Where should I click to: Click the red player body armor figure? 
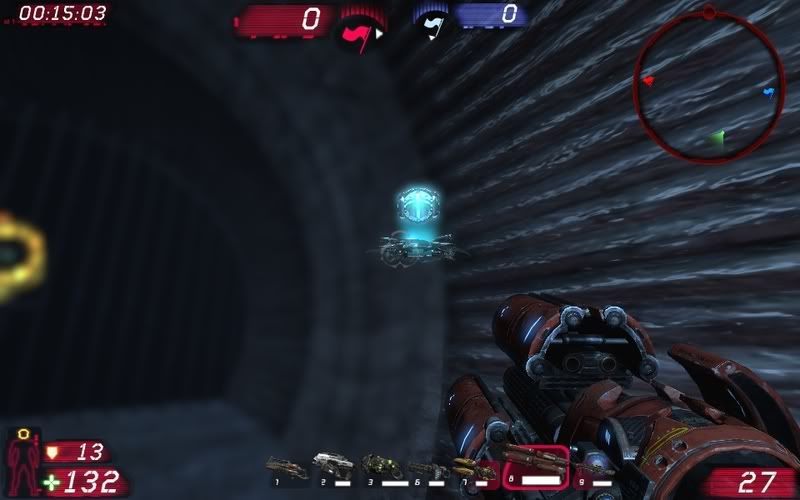point(23,462)
